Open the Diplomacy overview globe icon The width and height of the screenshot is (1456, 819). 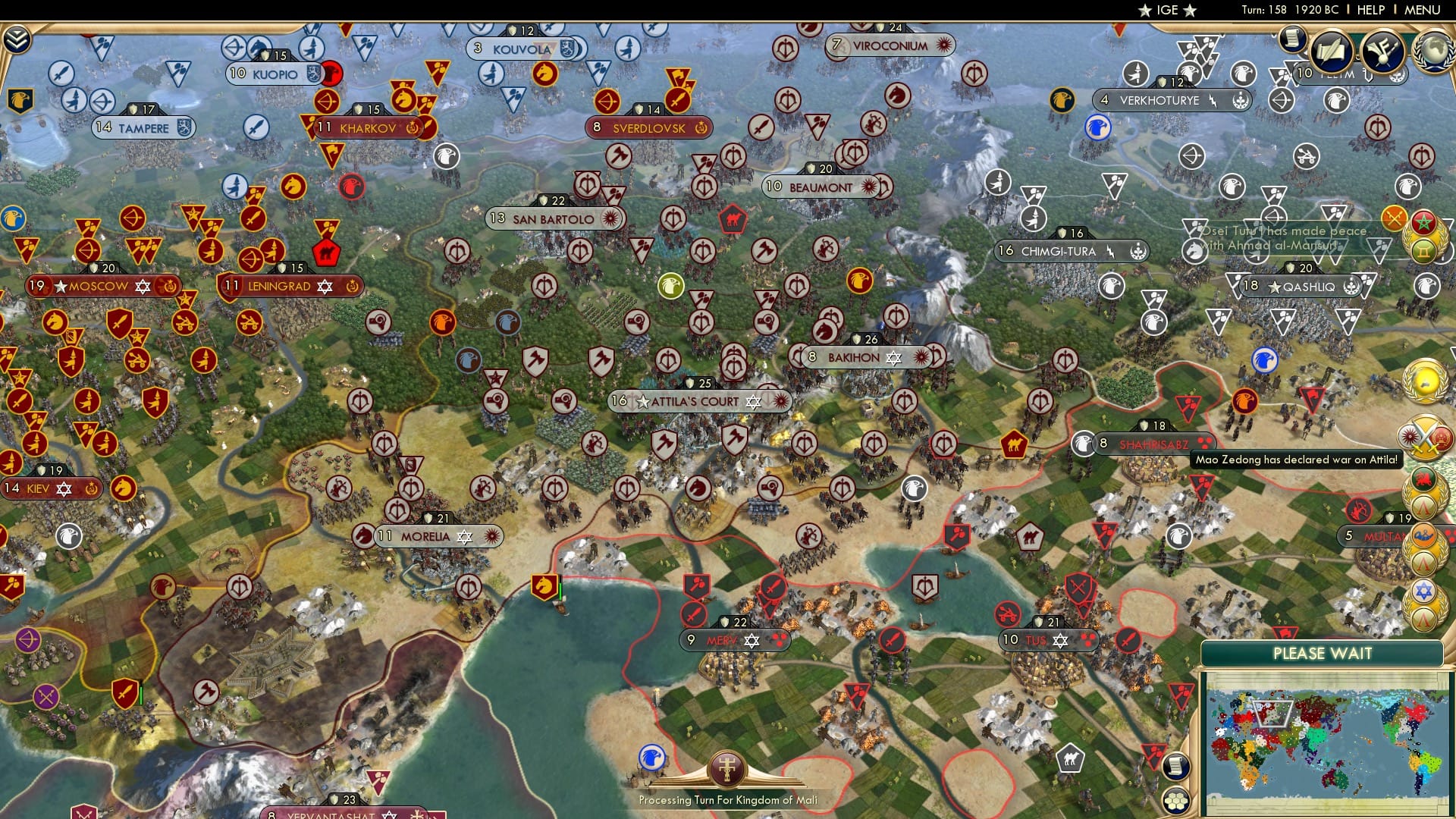click(x=1434, y=50)
